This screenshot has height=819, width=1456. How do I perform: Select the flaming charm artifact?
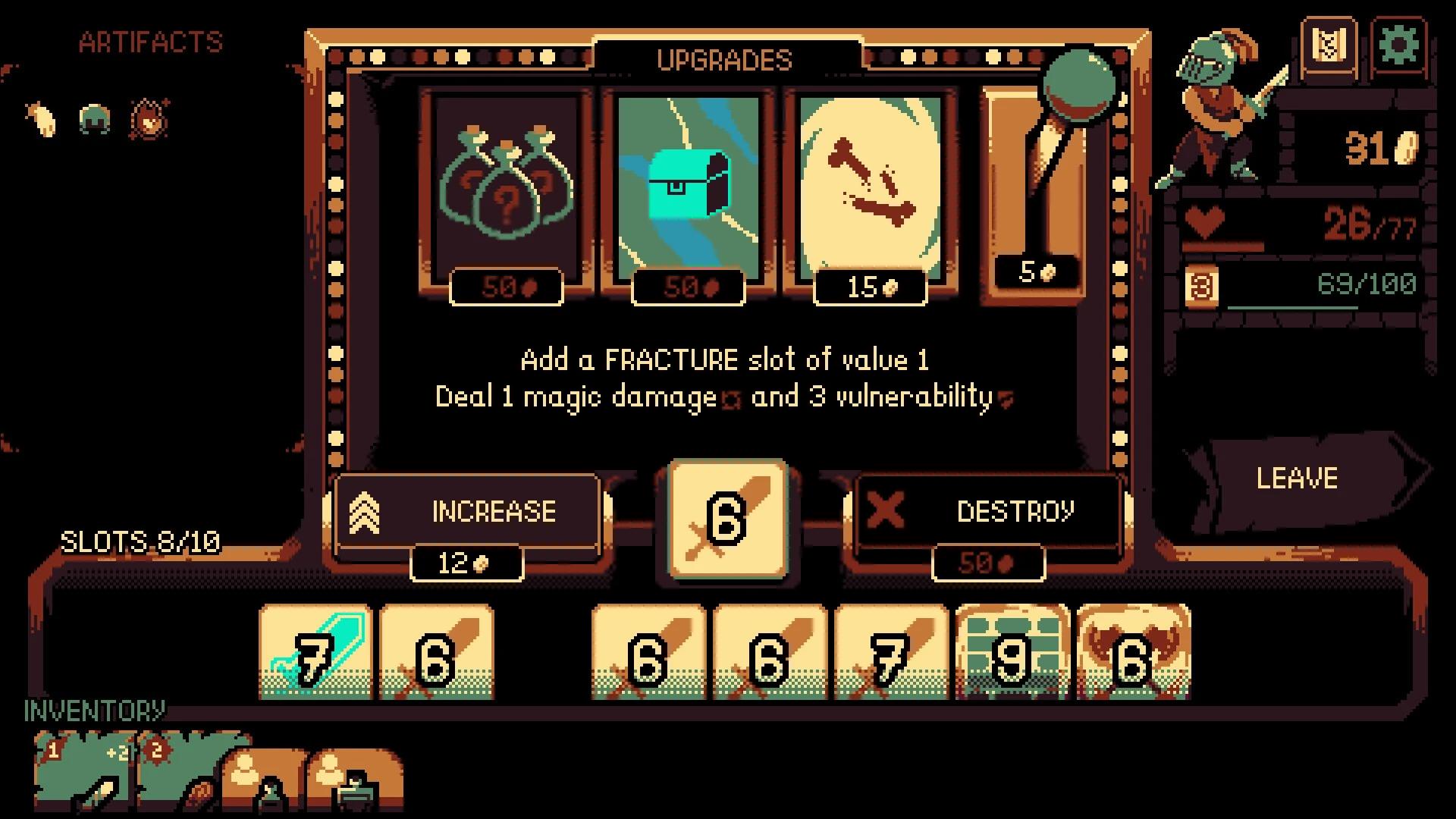[147, 119]
